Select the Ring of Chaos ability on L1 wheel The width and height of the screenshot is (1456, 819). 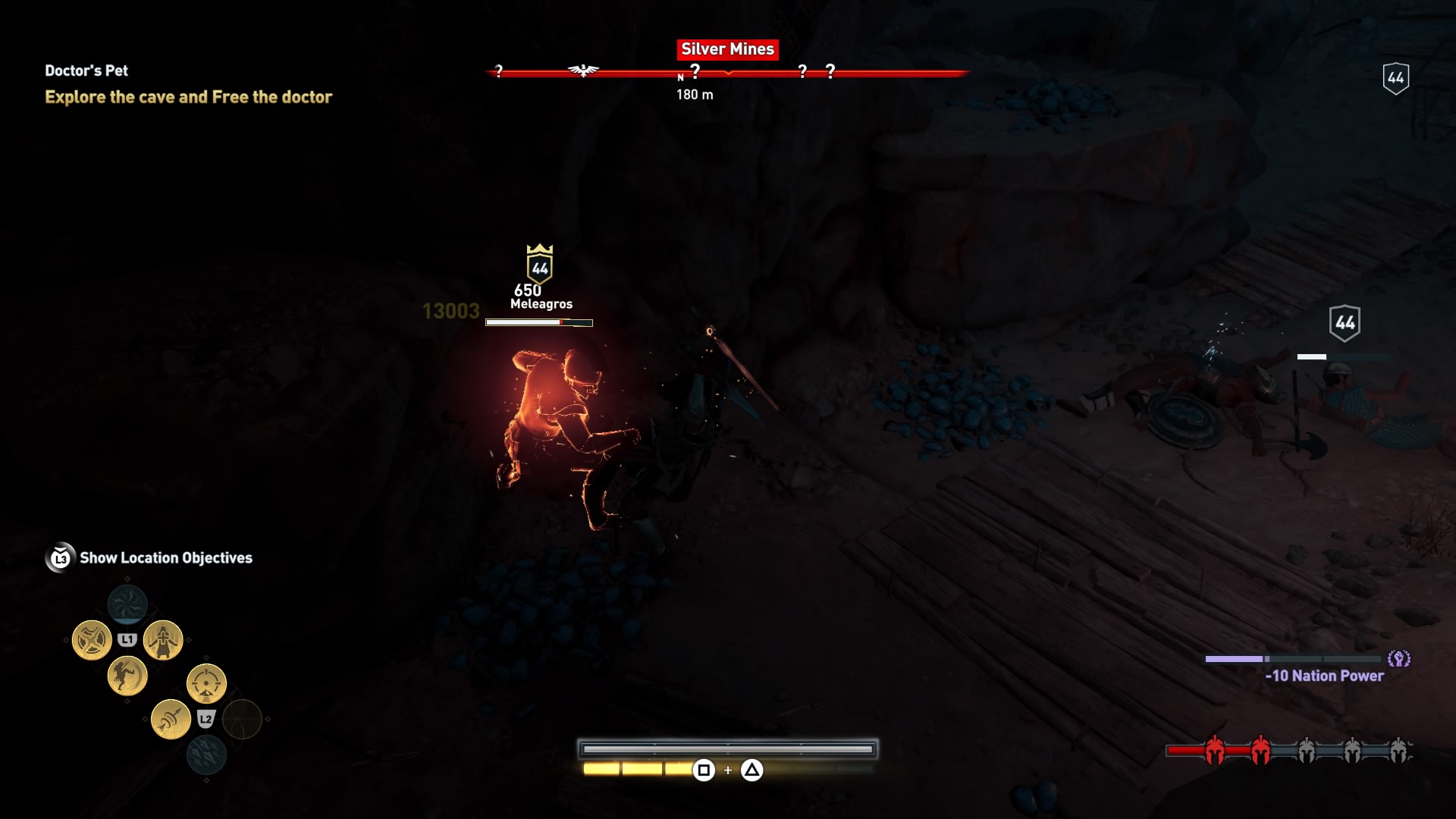[93, 639]
